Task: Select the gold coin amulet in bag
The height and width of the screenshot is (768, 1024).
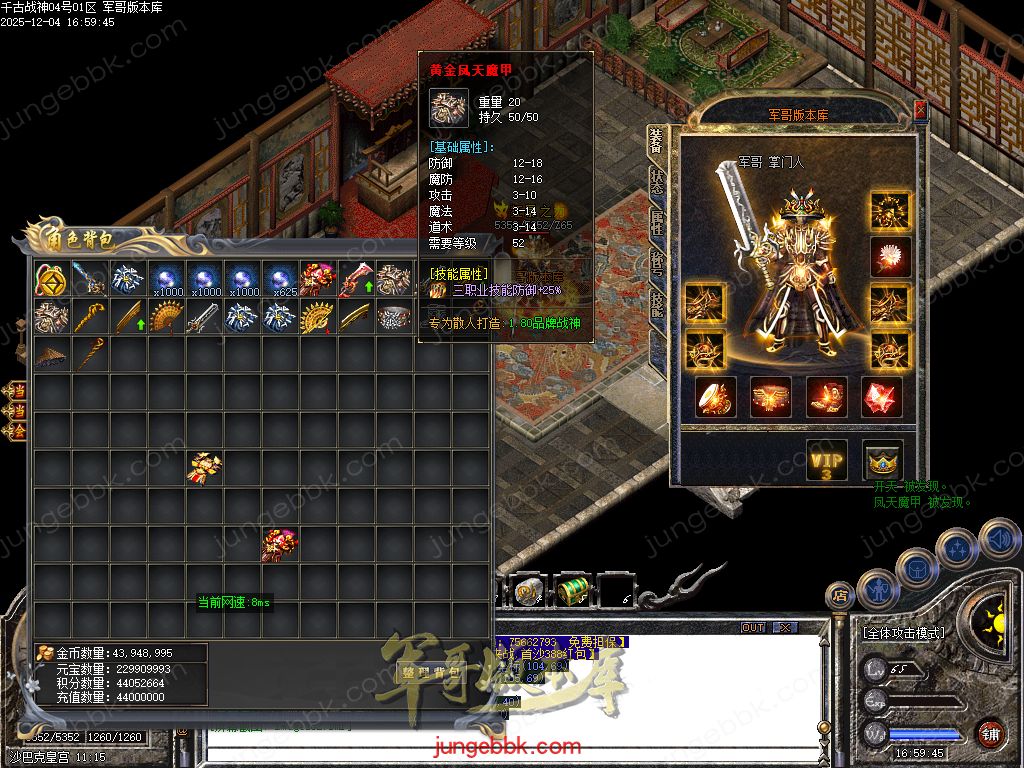Action: pos(52,280)
